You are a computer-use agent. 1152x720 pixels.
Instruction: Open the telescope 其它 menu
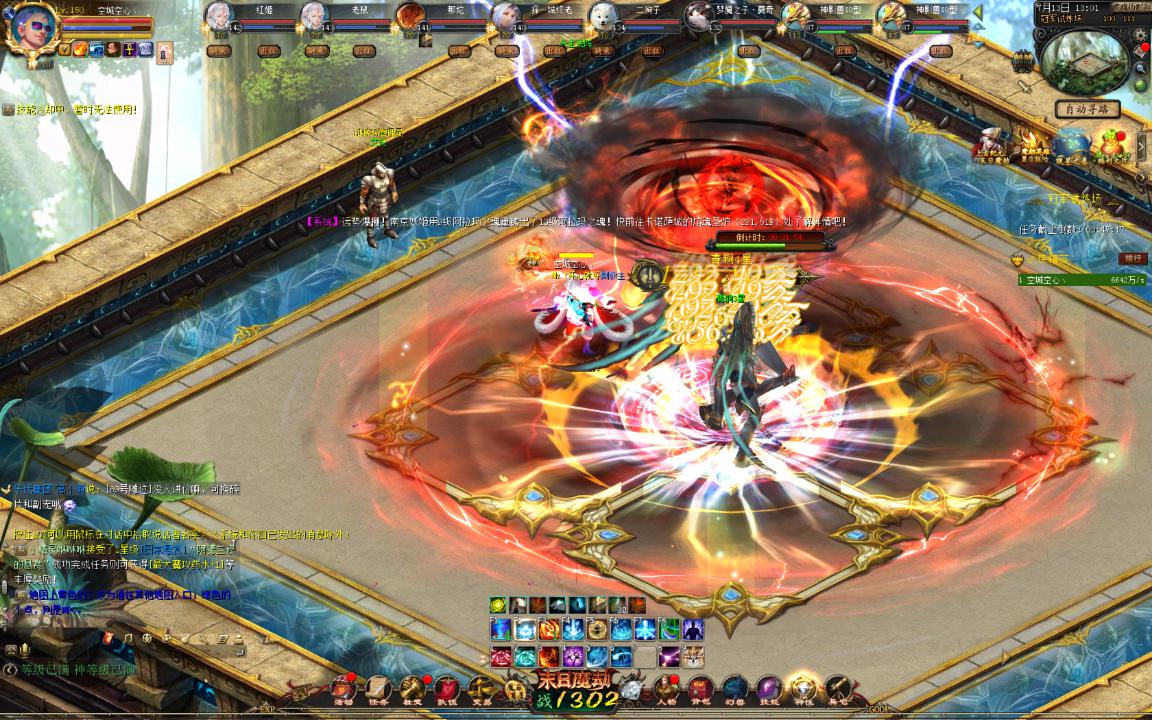[838, 689]
